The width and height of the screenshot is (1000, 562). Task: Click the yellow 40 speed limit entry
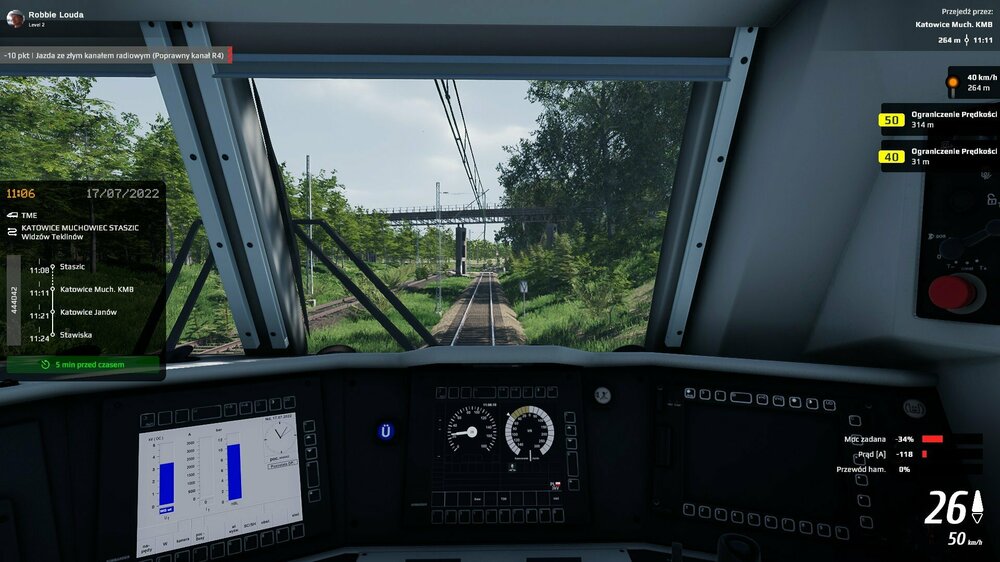pos(938,156)
